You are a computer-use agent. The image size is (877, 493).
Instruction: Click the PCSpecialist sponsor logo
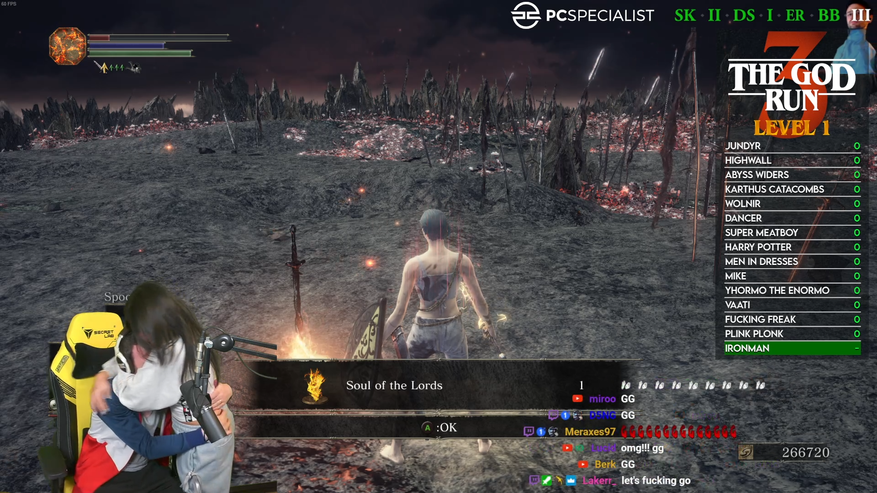coord(583,15)
